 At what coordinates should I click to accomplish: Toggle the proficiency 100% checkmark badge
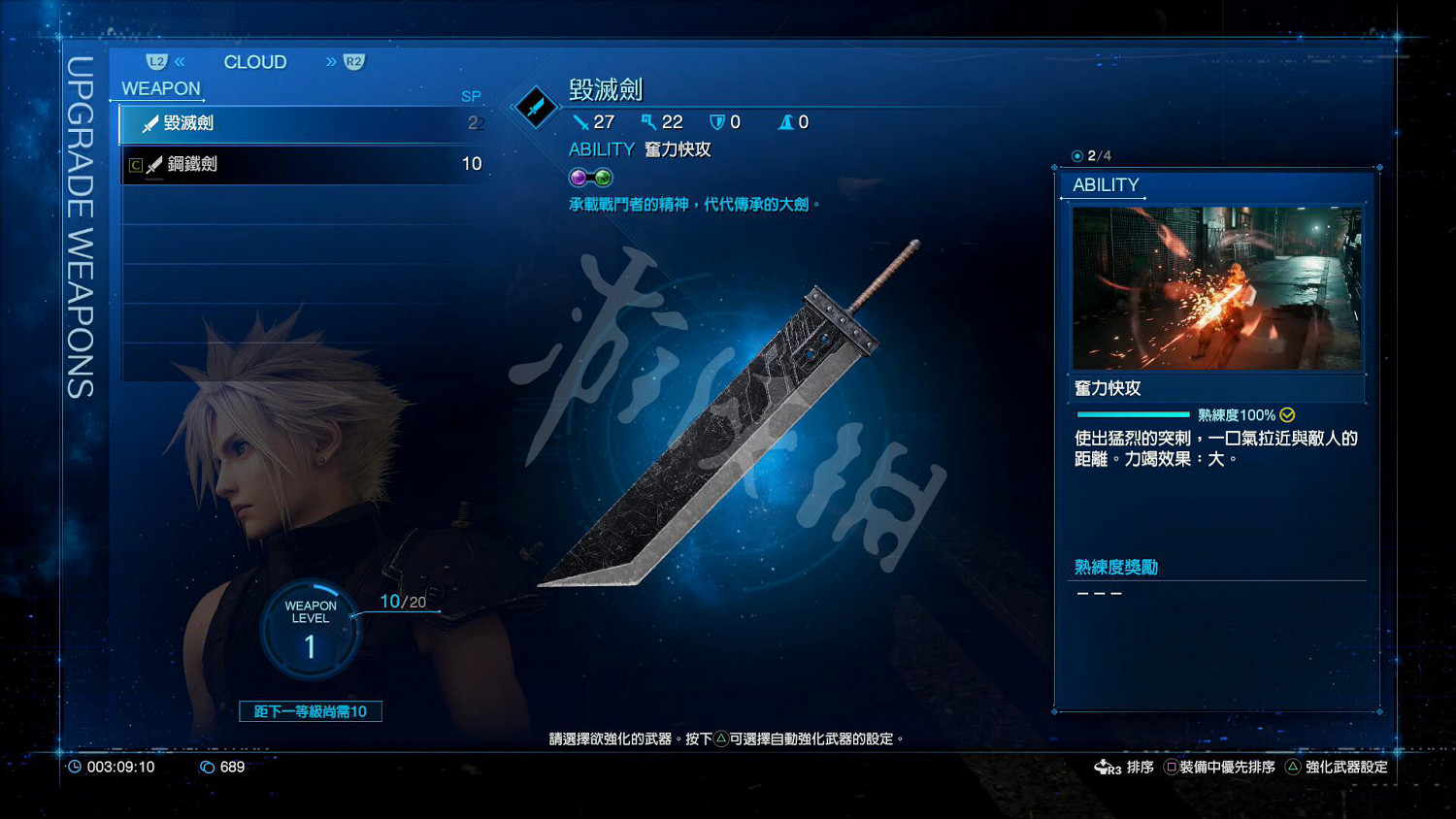[1287, 414]
